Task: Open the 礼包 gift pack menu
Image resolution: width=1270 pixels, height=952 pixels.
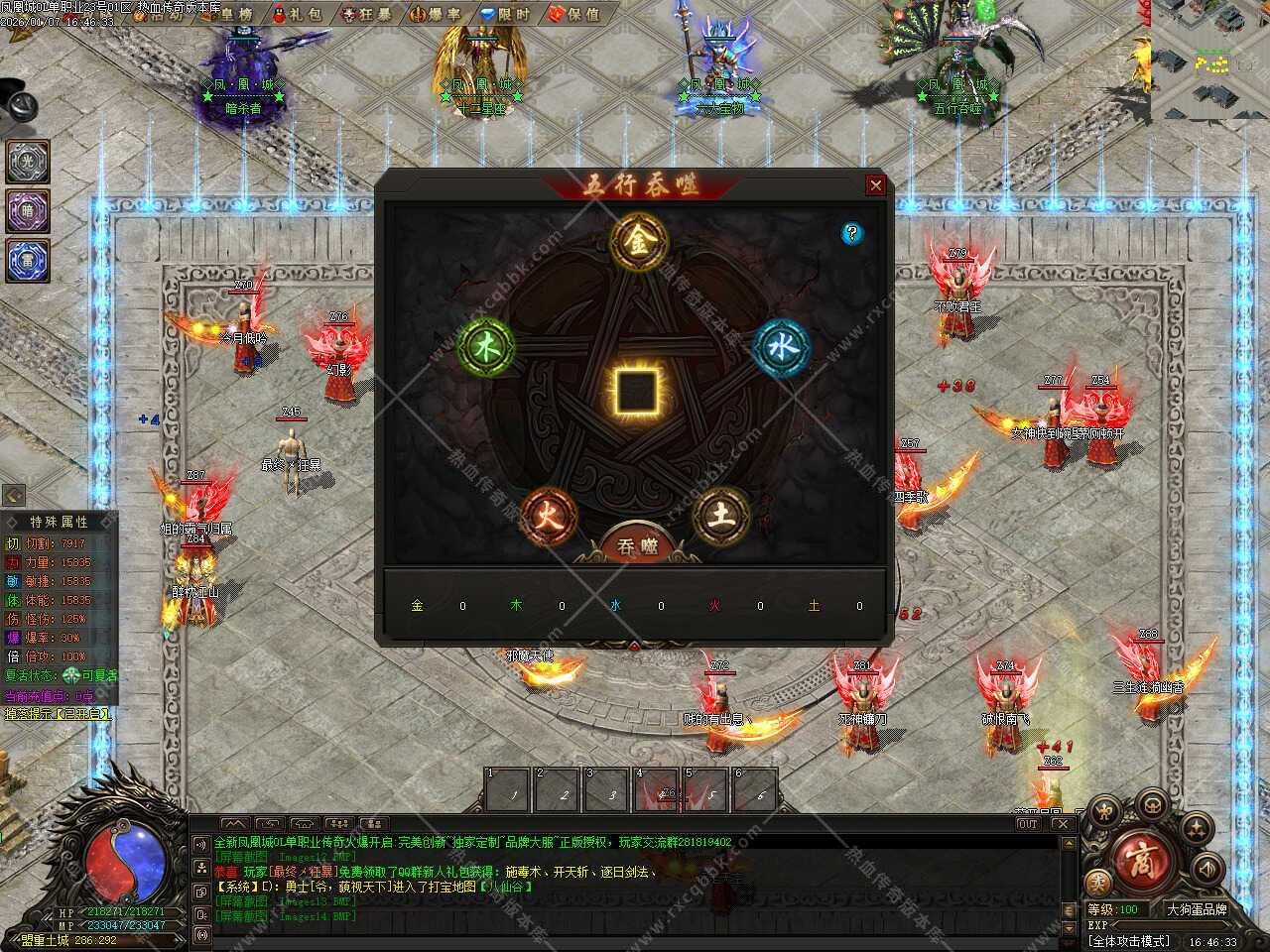Action: click(298, 14)
